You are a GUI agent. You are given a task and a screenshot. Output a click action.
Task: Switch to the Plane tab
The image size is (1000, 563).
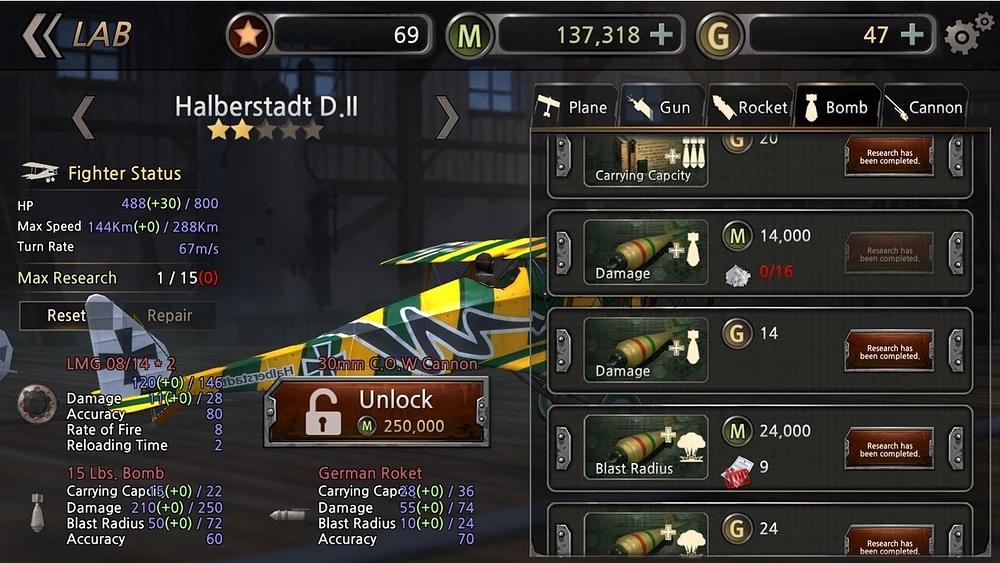(x=572, y=107)
